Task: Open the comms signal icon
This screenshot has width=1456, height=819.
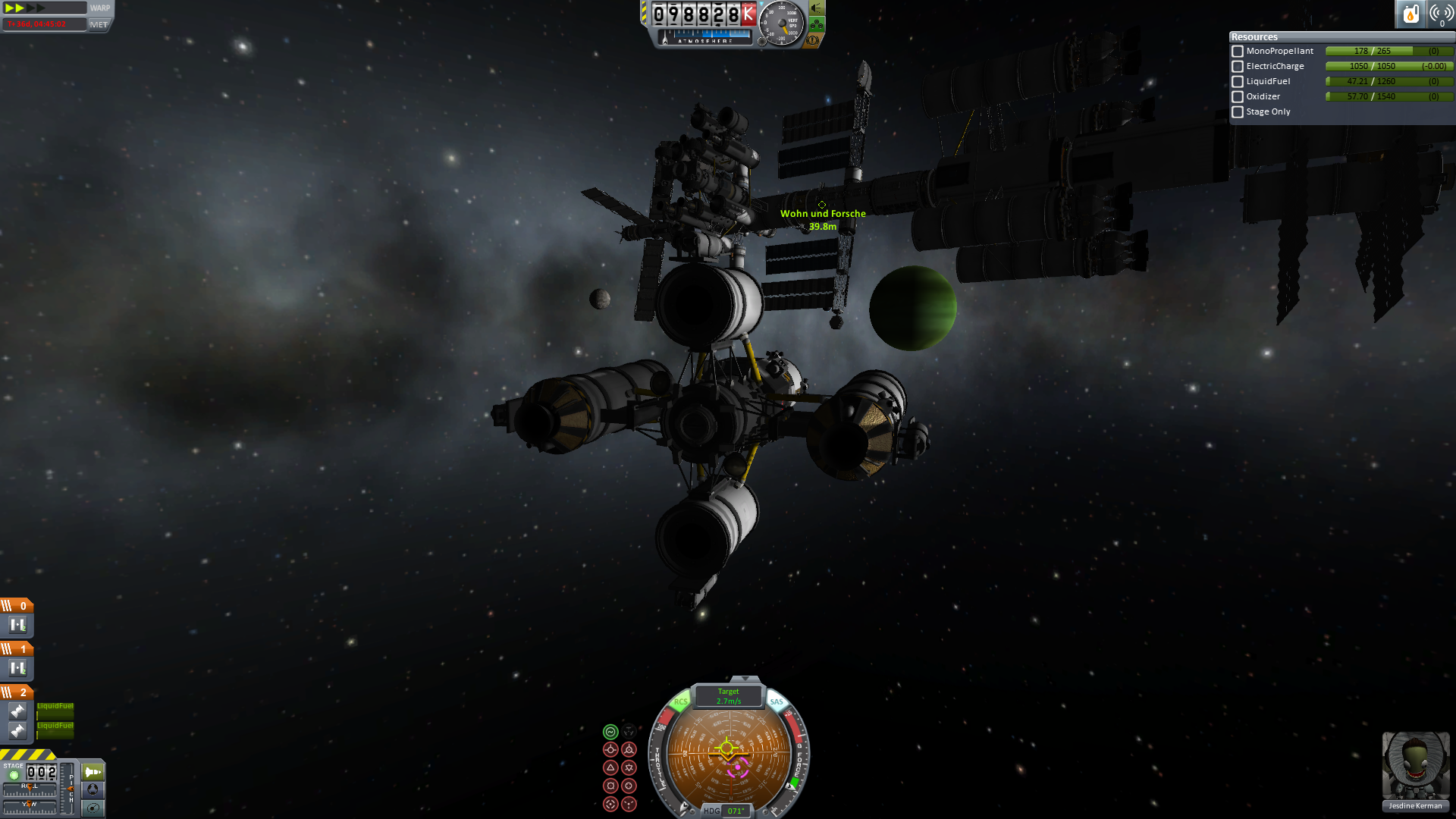Action: coord(1440,14)
